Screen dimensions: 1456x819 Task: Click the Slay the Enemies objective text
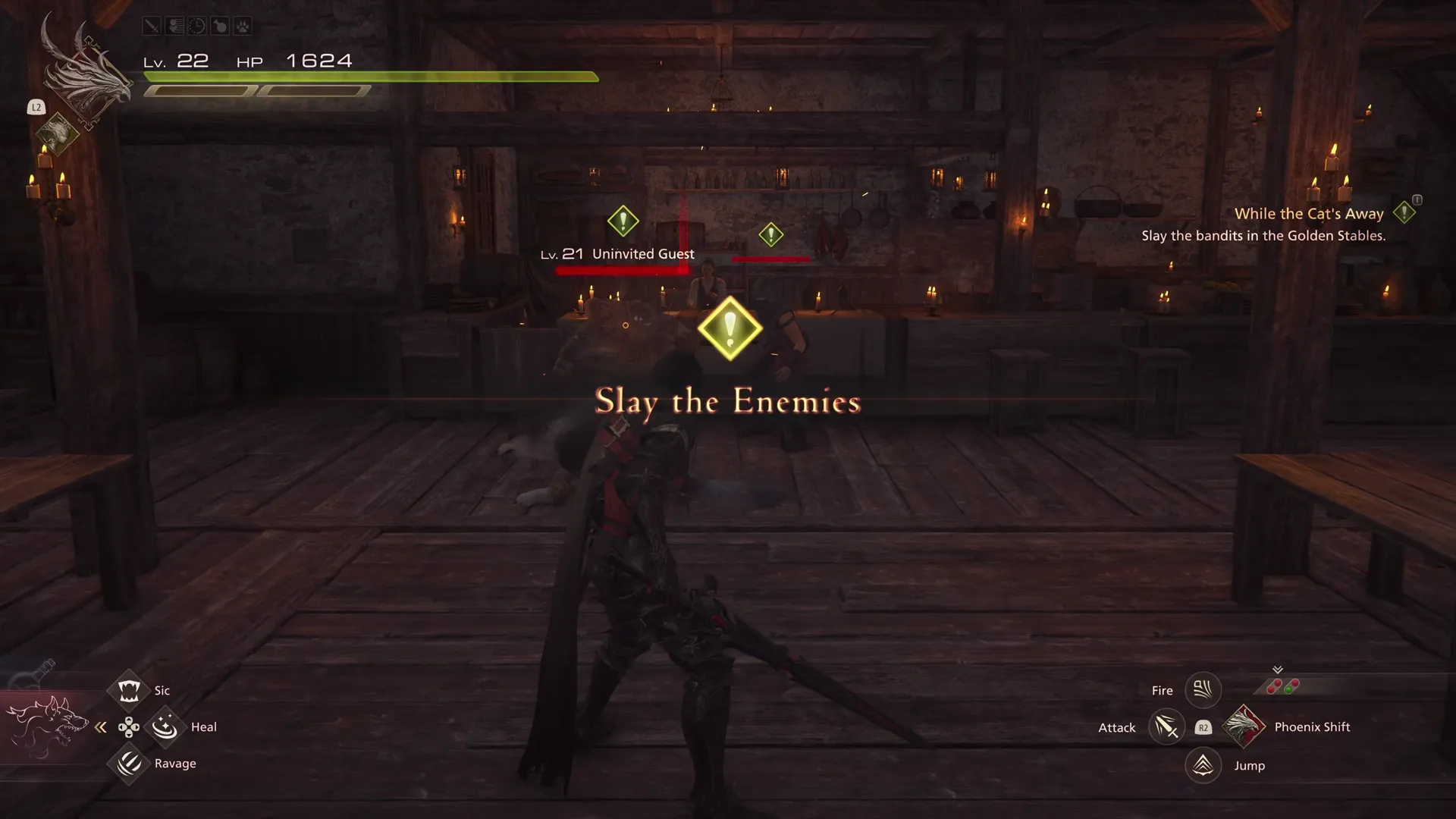point(727,401)
